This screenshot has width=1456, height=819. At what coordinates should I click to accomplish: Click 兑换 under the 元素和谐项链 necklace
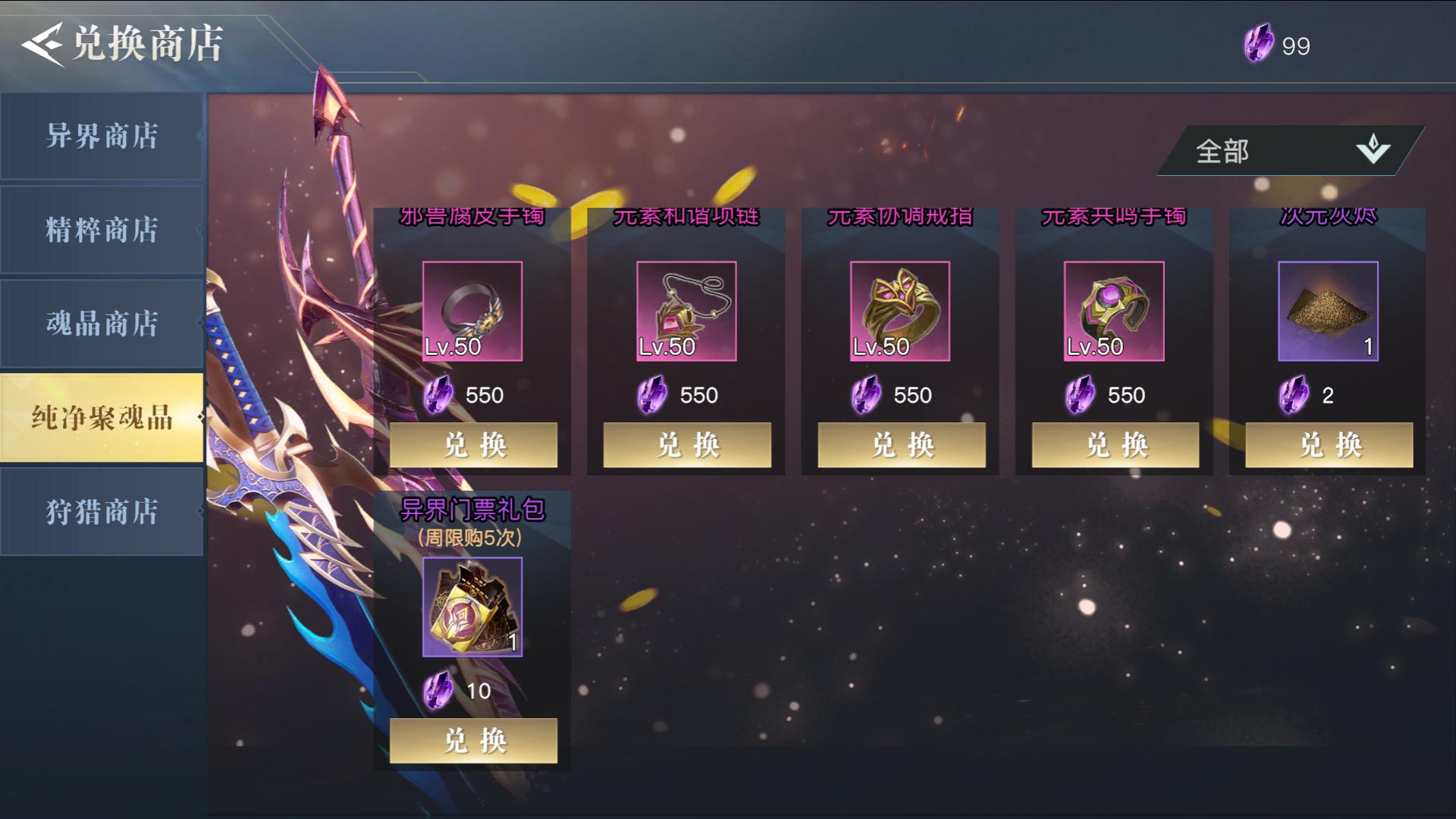[x=687, y=444]
